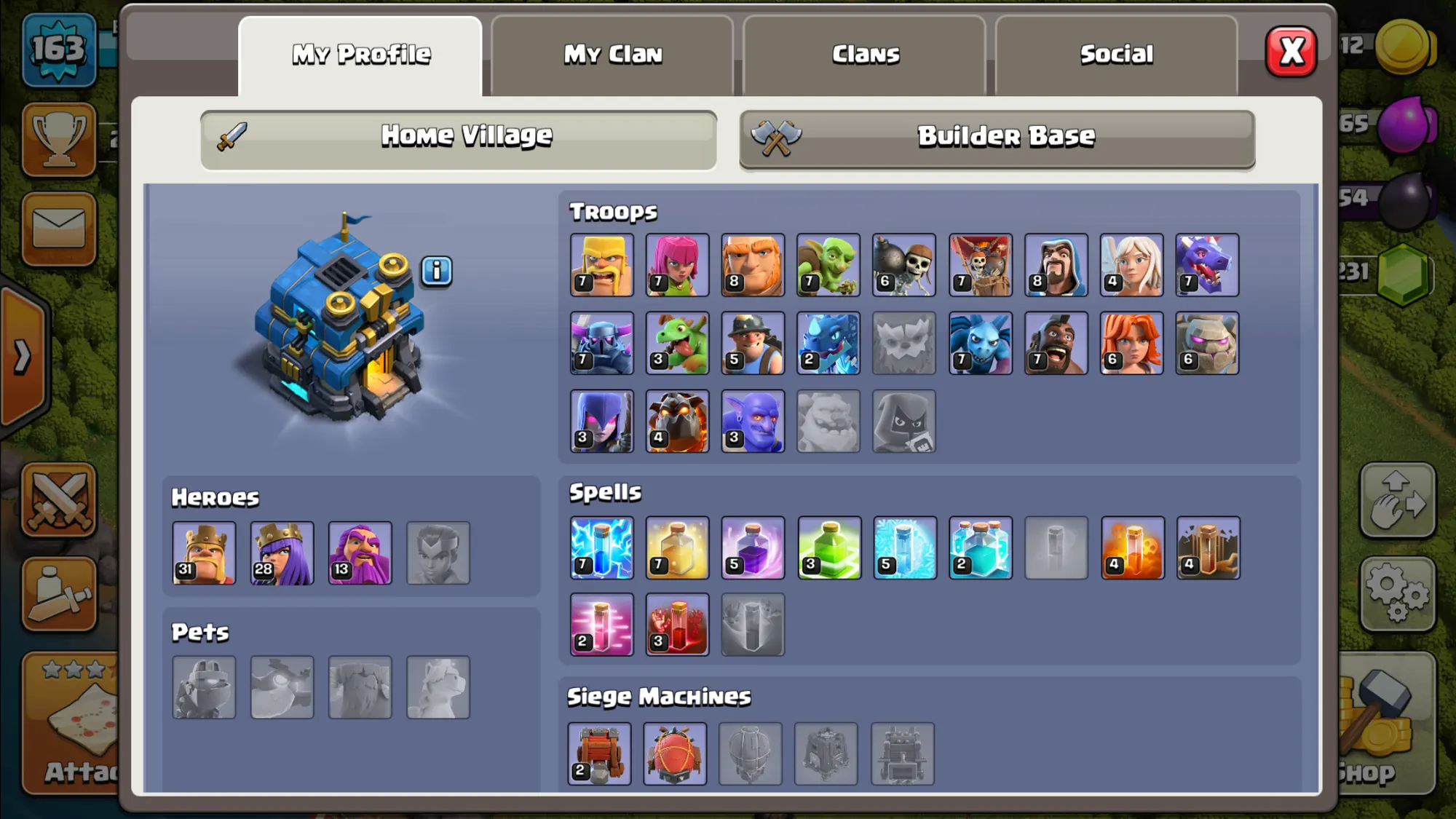Click the Grand Warden hero icon
Viewport: 1456px width, 819px height.
click(x=360, y=553)
